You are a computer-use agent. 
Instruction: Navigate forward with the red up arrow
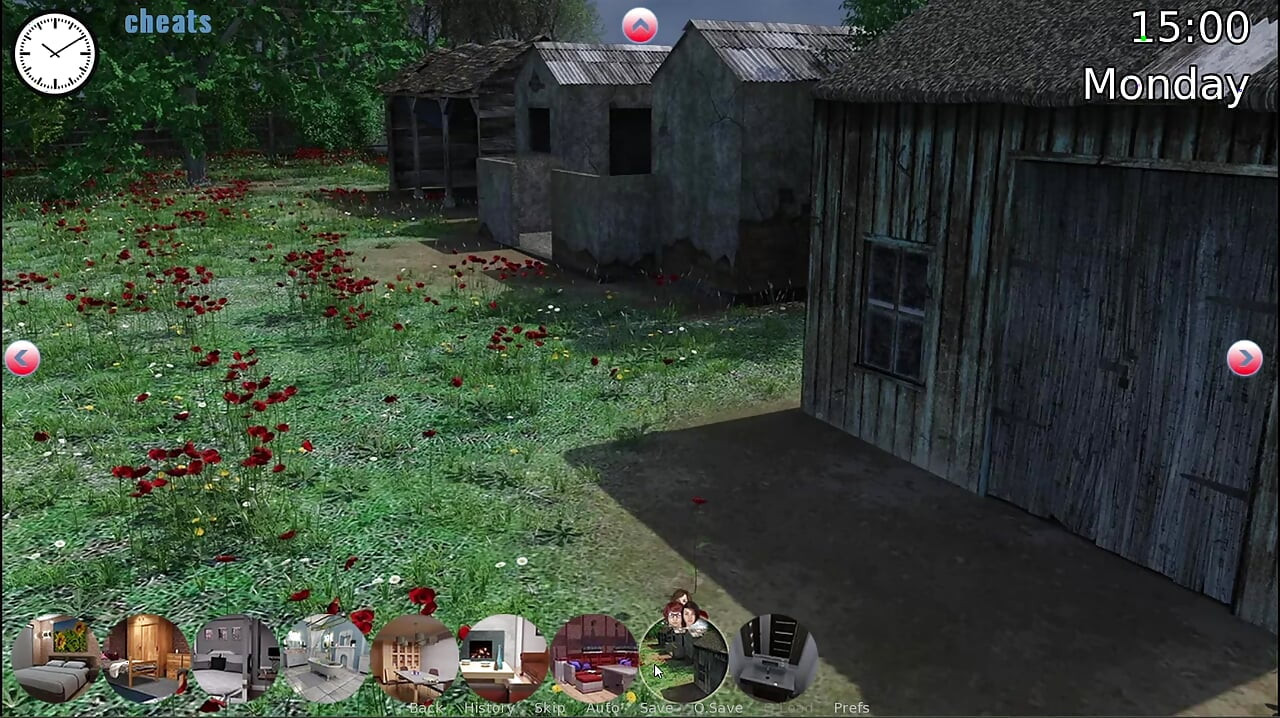pos(640,26)
